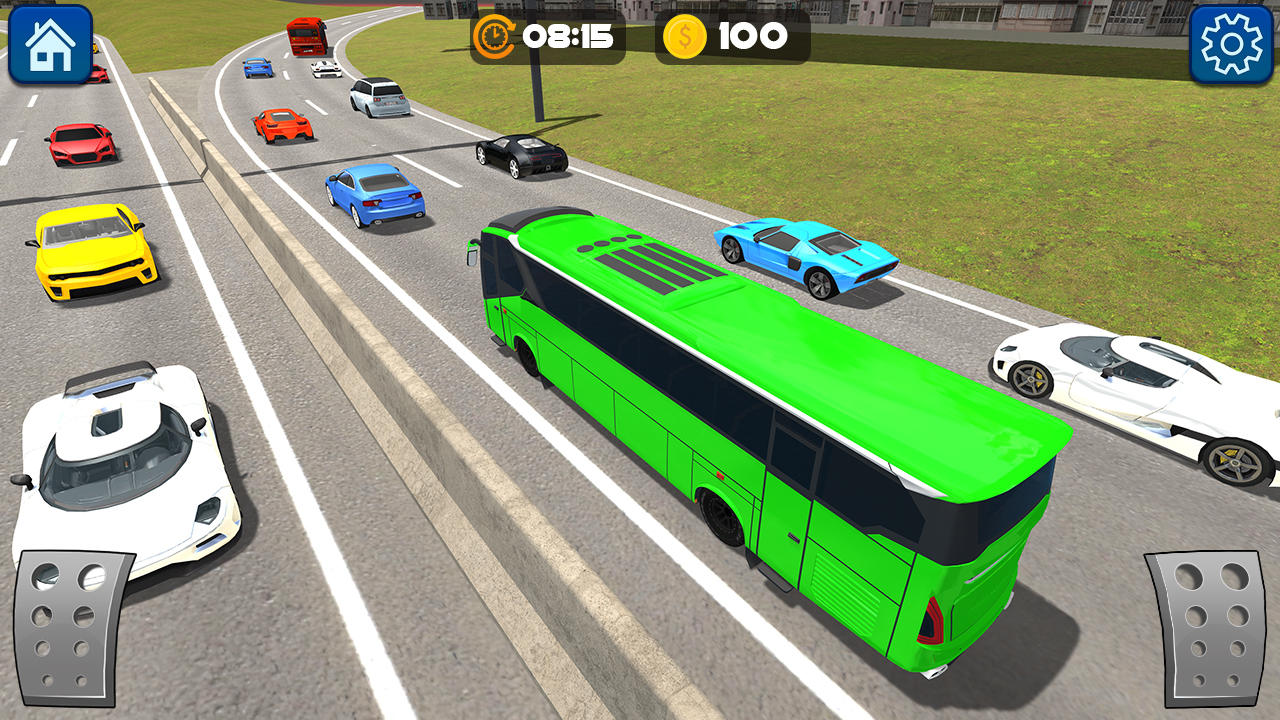Open the options menu via gear button
Screen dimensions: 1280x720
1232,44
